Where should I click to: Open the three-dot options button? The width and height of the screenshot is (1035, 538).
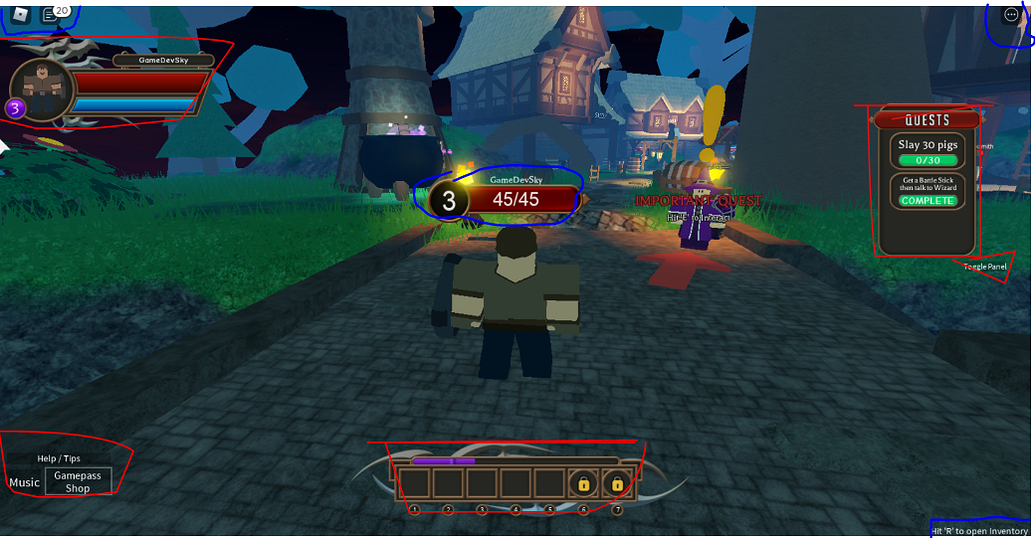pos(1009,16)
